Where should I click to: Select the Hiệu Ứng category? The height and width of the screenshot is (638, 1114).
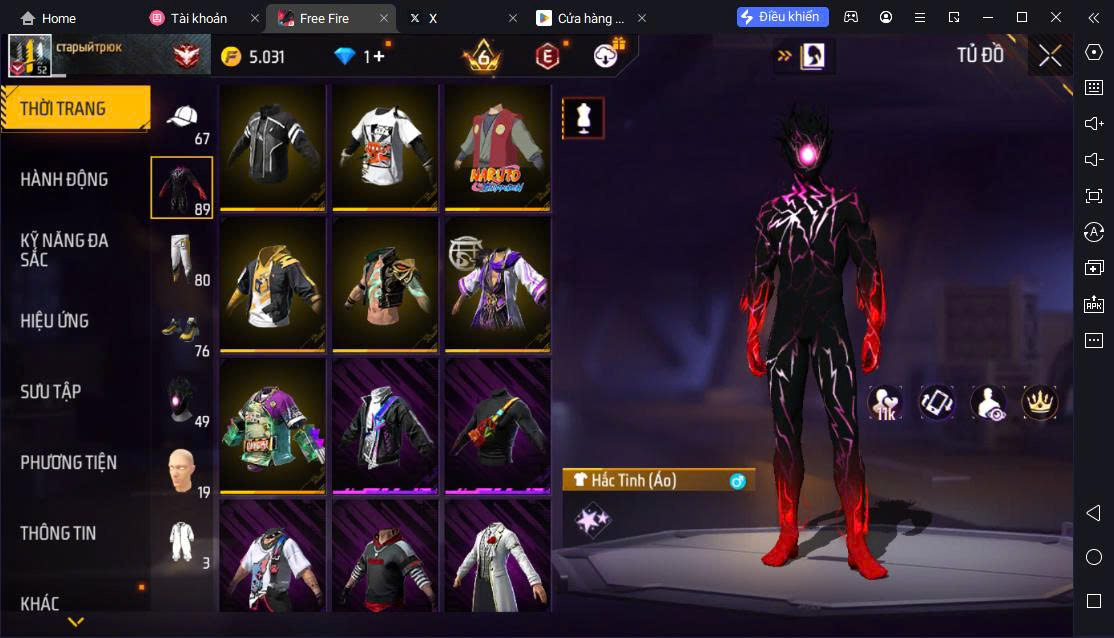(55, 321)
